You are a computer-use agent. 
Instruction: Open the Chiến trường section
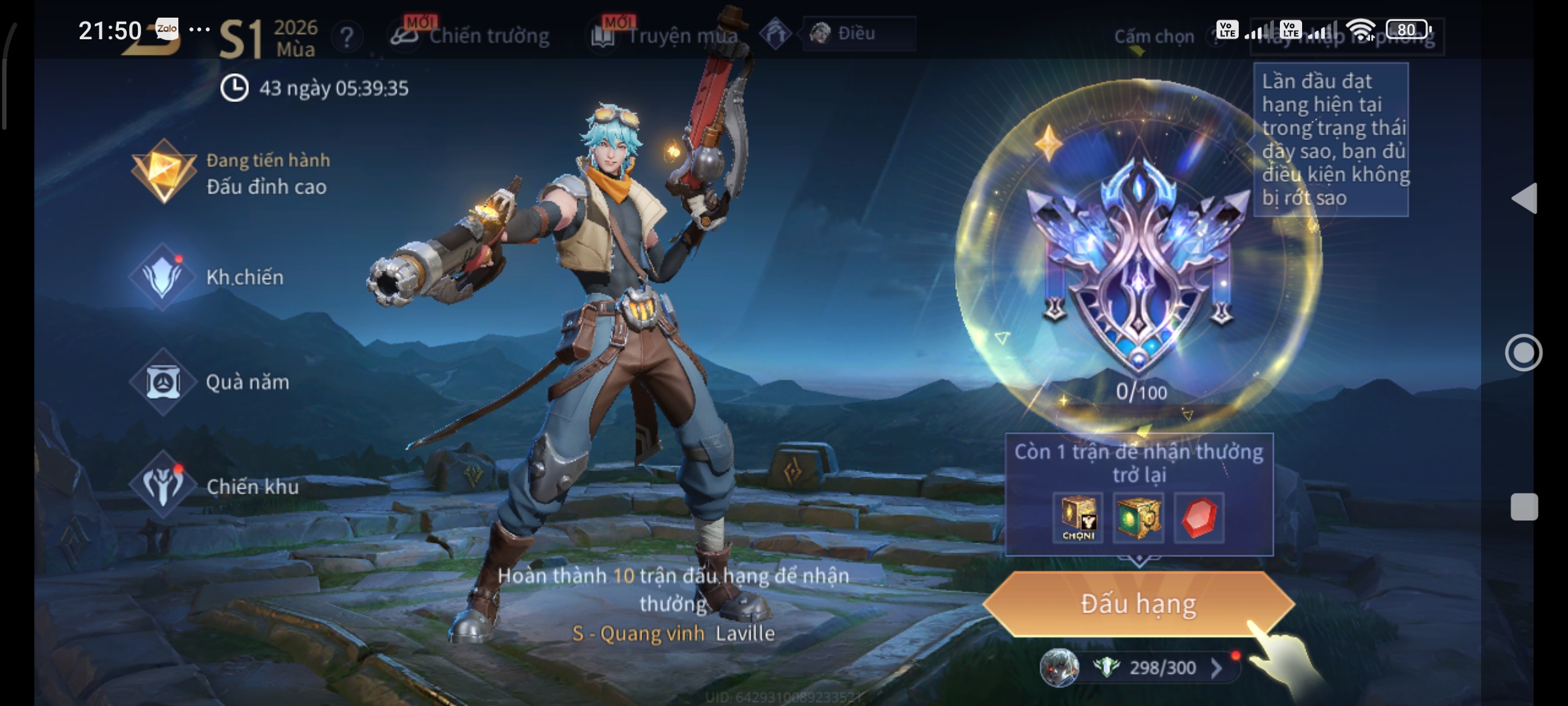(x=472, y=36)
